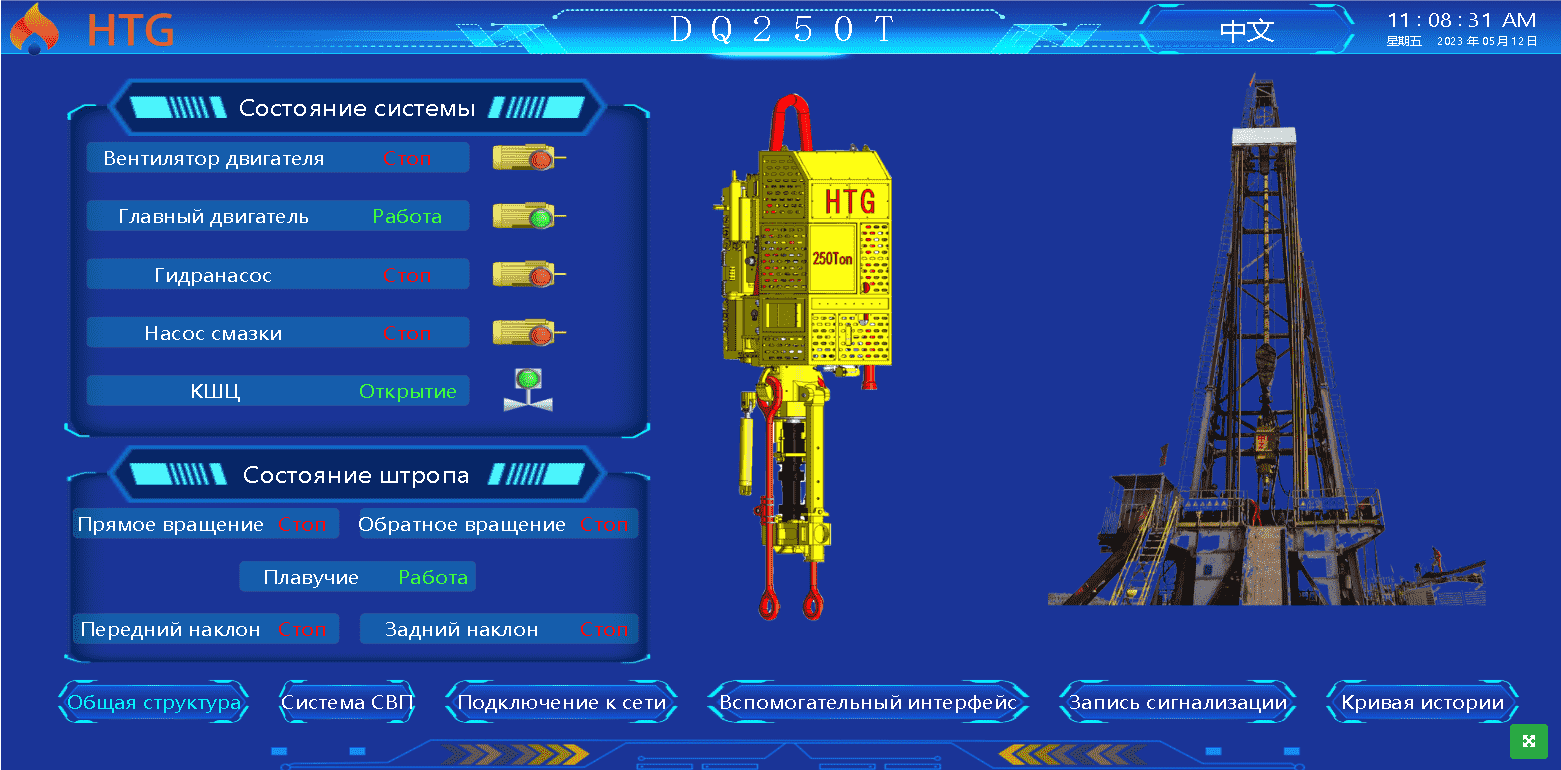Viewport: 1561px width, 770px height.
Task: Switch to Система СВП tab
Action: 347,703
